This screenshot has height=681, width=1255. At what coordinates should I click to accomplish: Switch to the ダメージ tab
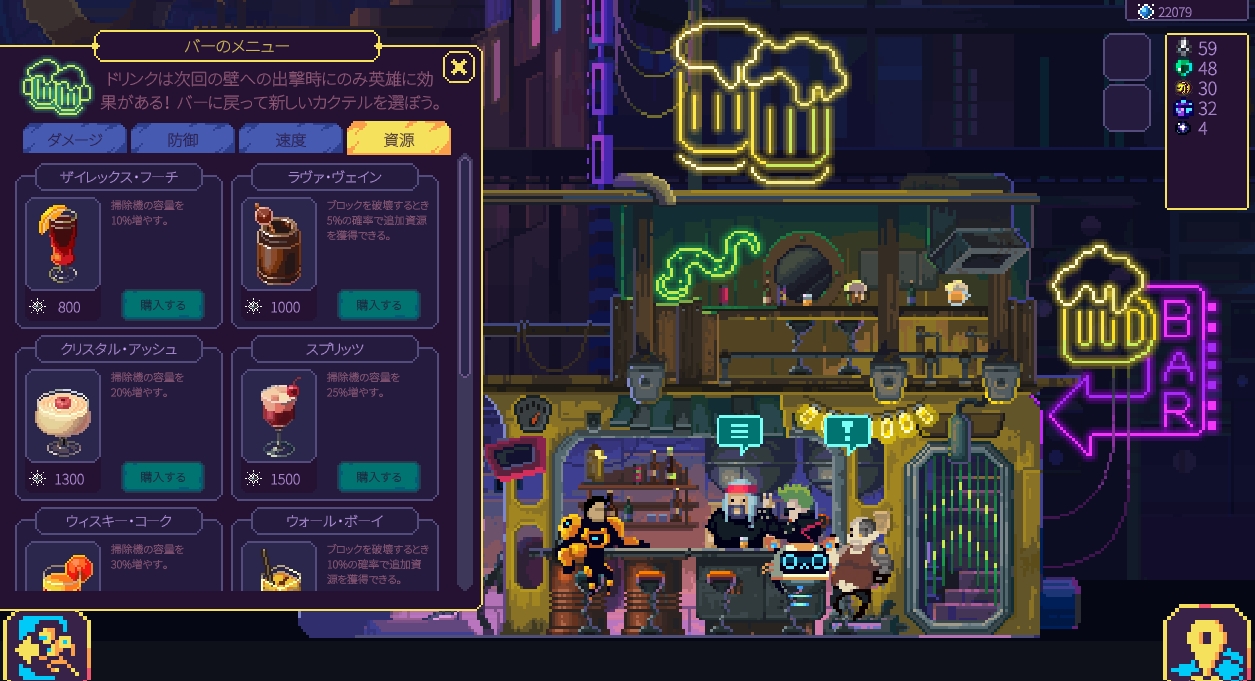click(74, 140)
